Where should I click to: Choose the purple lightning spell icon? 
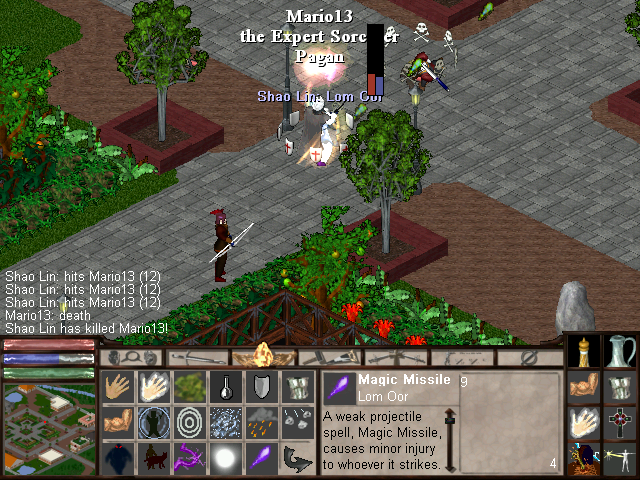(189, 457)
